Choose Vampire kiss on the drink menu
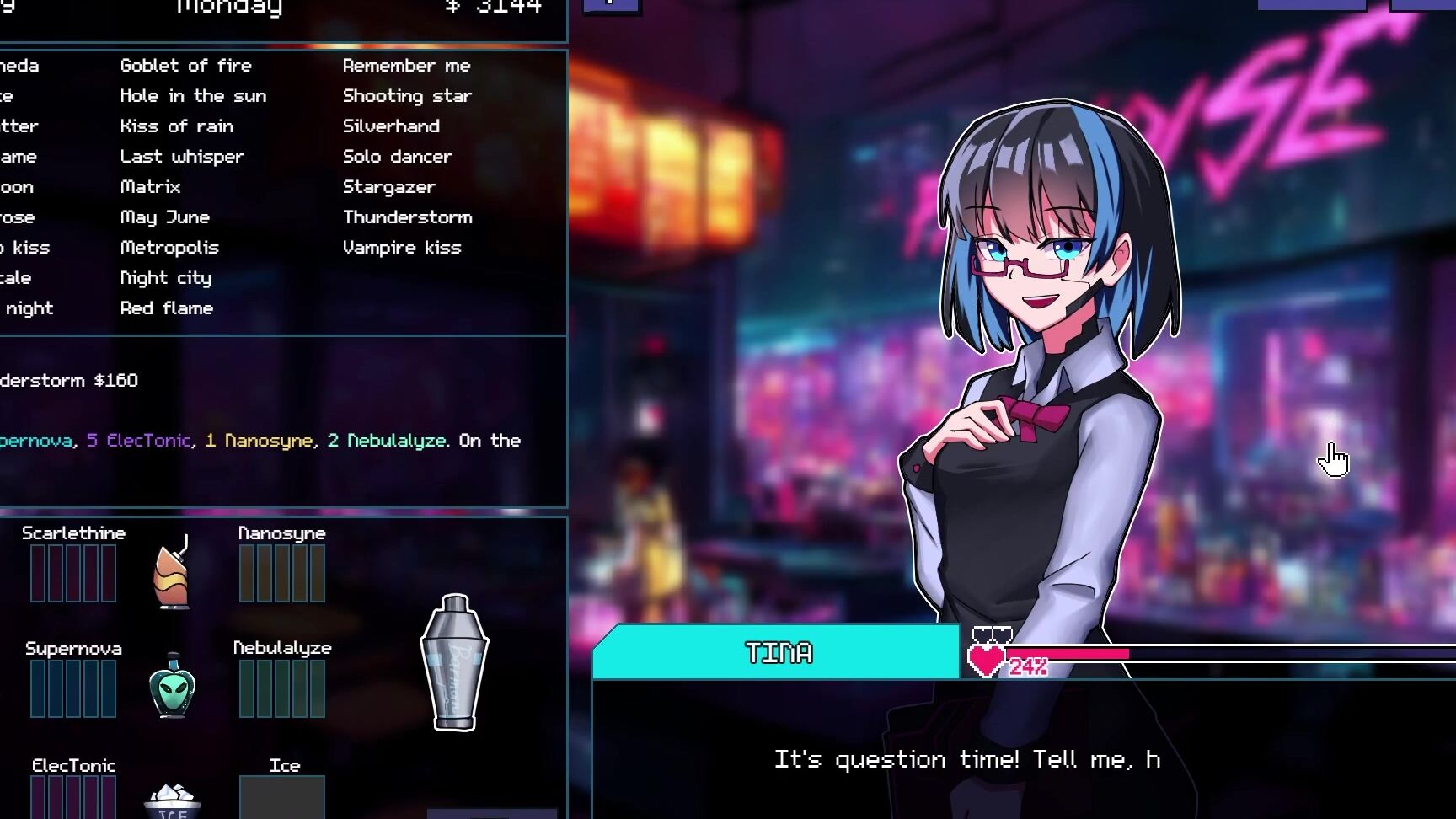Screen dimensions: 1456x819 click(x=402, y=247)
